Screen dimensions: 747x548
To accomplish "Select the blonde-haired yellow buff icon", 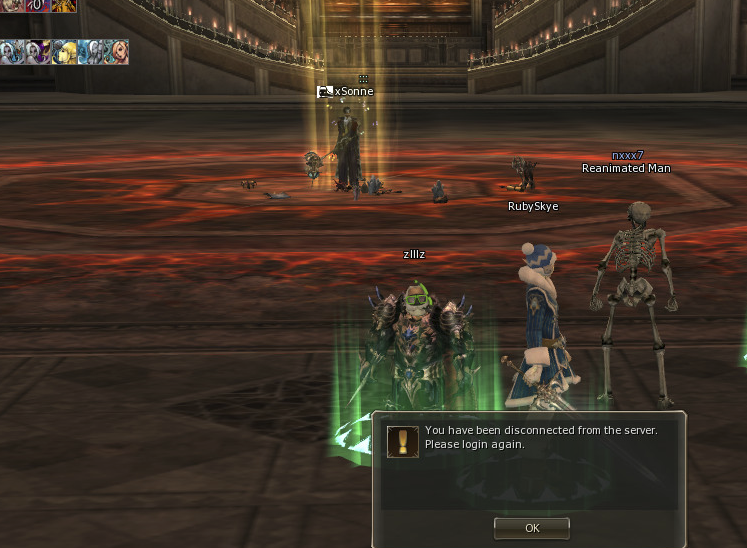I will (x=64, y=52).
